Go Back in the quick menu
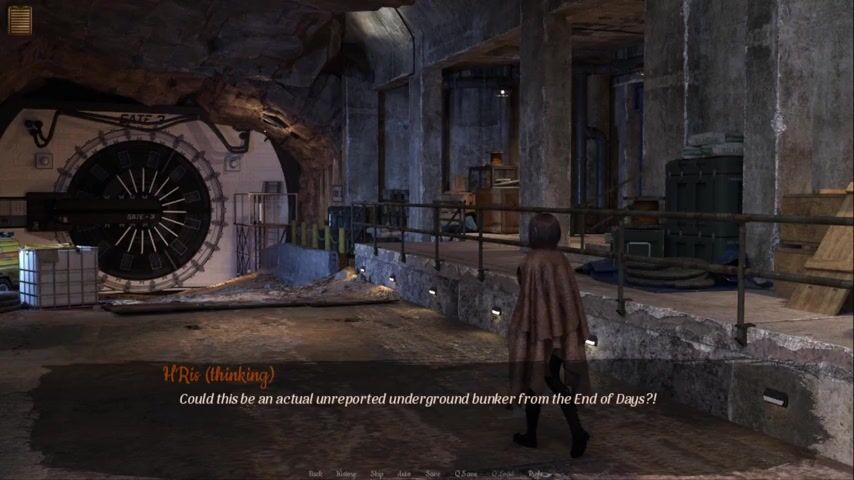Image resolution: width=854 pixels, height=480 pixels. pyautogui.click(x=316, y=474)
